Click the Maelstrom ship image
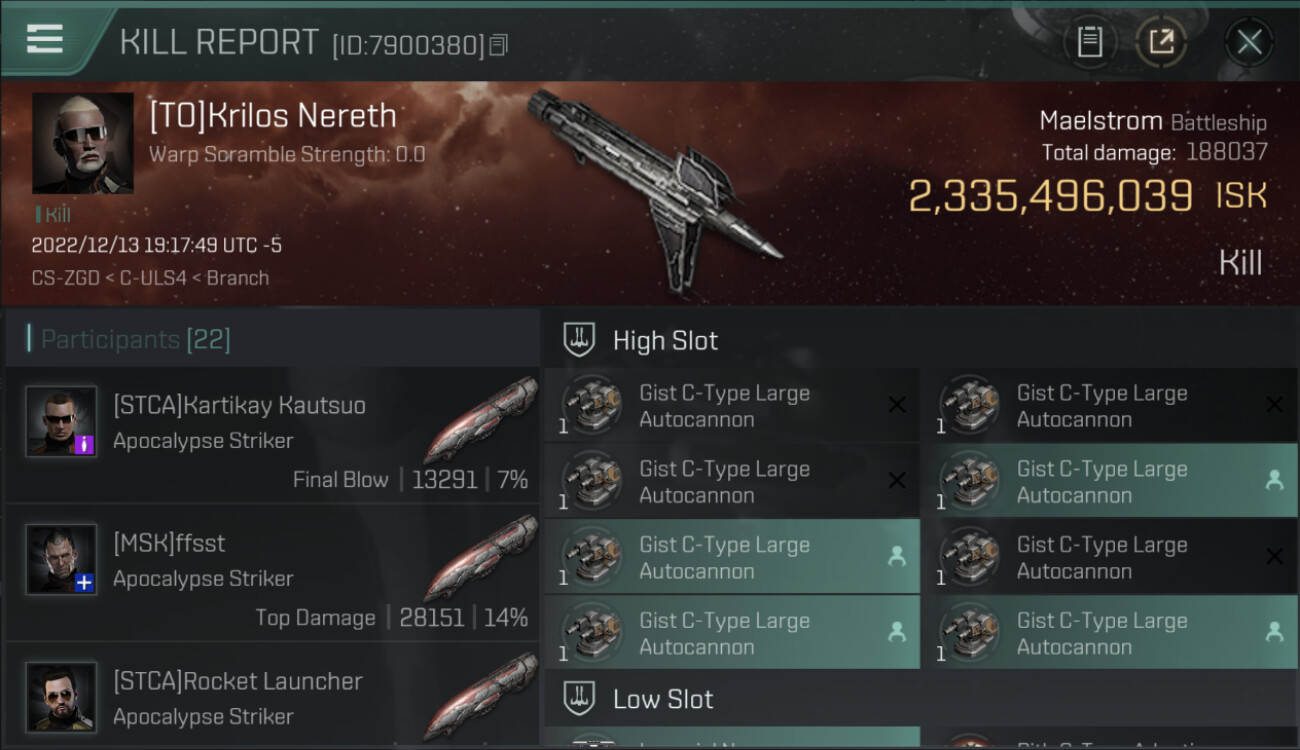 click(655, 190)
